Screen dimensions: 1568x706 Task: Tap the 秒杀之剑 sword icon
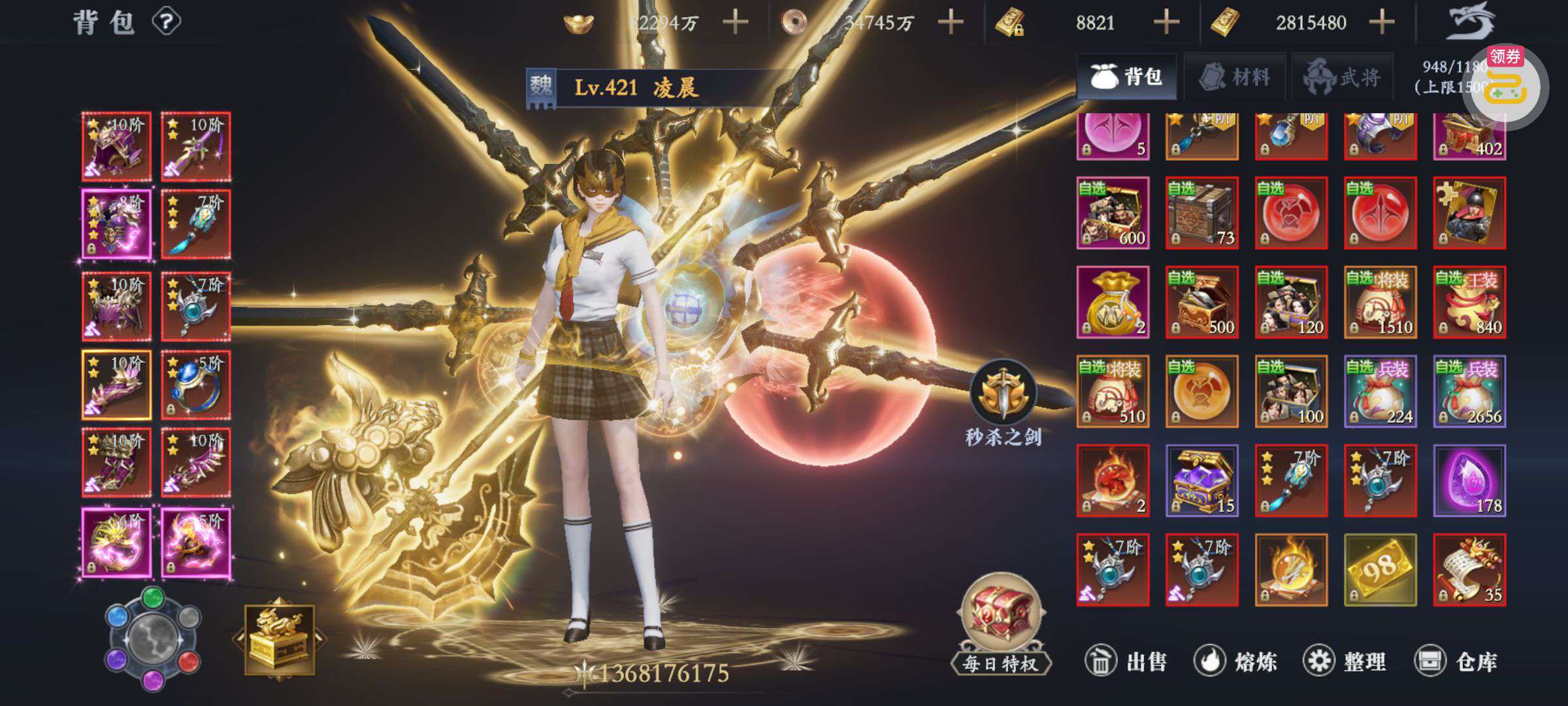[1003, 394]
